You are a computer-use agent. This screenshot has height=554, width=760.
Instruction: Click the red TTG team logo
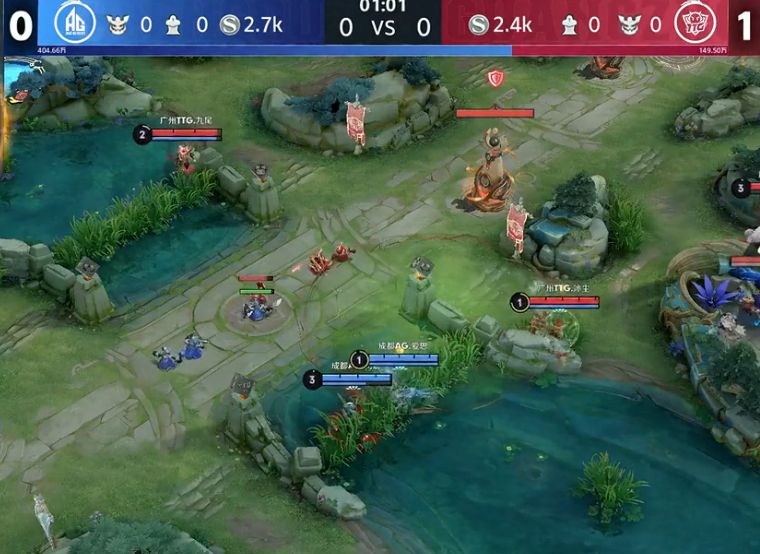point(692,24)
